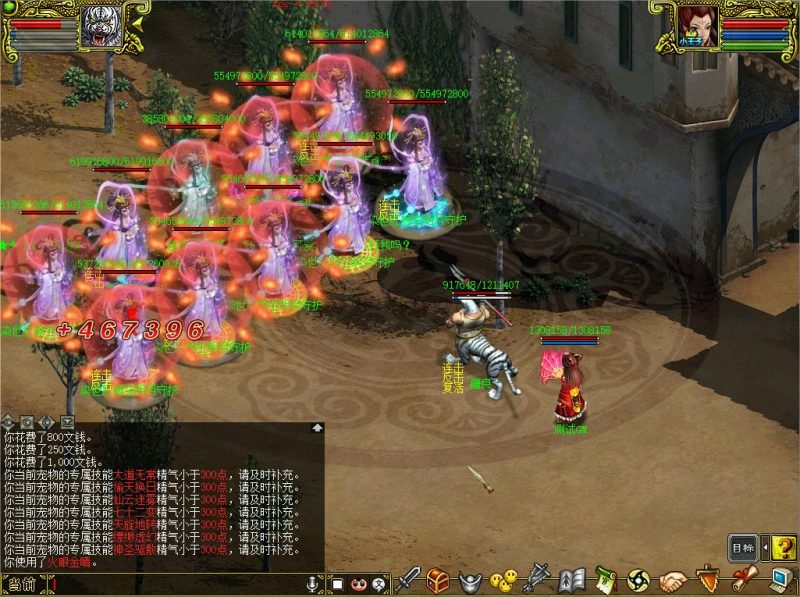Open the green scroll quest icon
This screenshot has width=800, height=597.
(x=605, y=579)
